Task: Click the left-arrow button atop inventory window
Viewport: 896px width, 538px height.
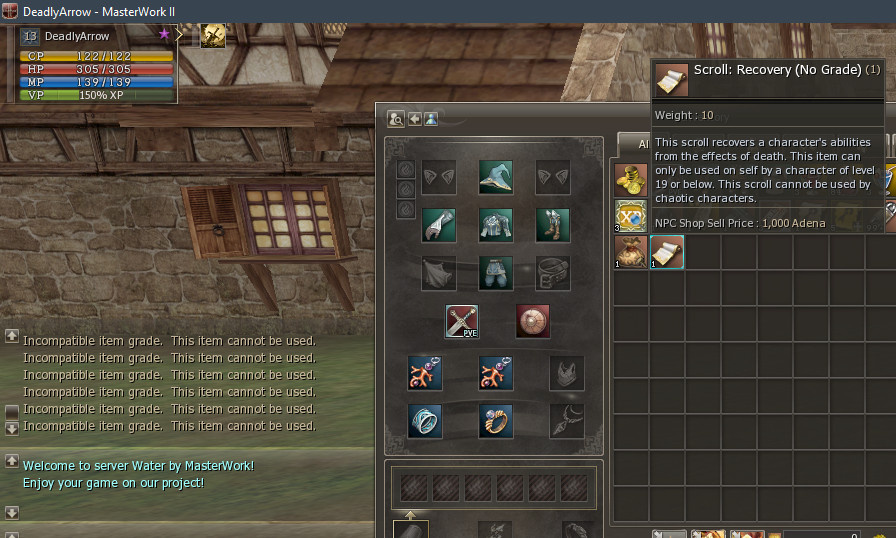Action: (x=415, y=119)
